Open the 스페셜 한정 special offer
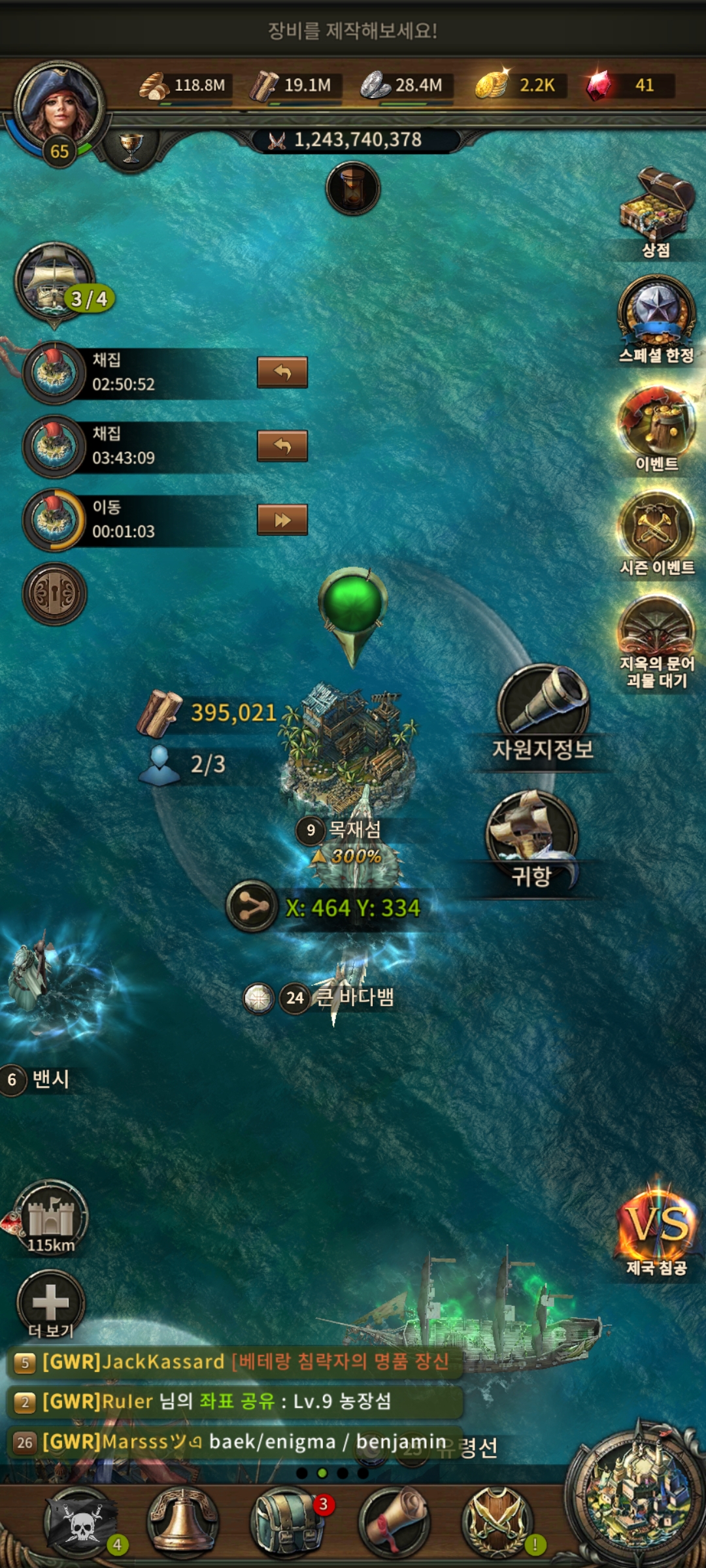This screenshot has height=1568, width=706. coord(656,314)
